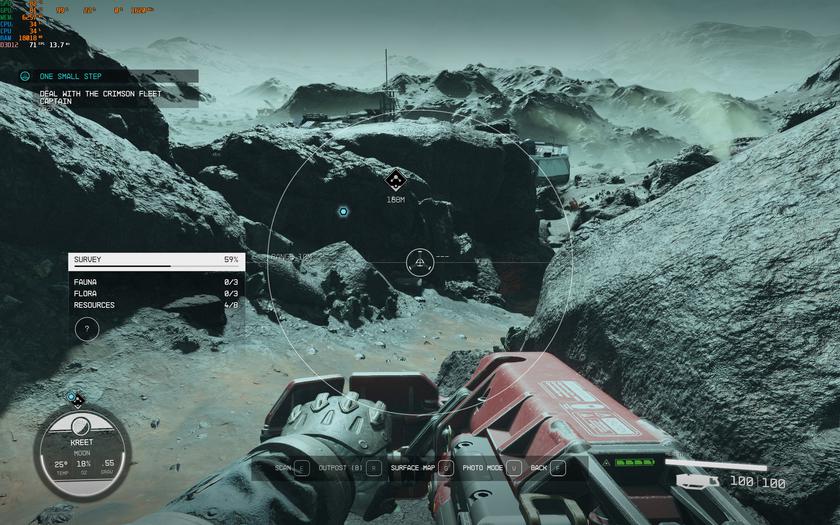Click the question mark help circle
This screenshot has width=840, height=525.
(x=87, y=328)
